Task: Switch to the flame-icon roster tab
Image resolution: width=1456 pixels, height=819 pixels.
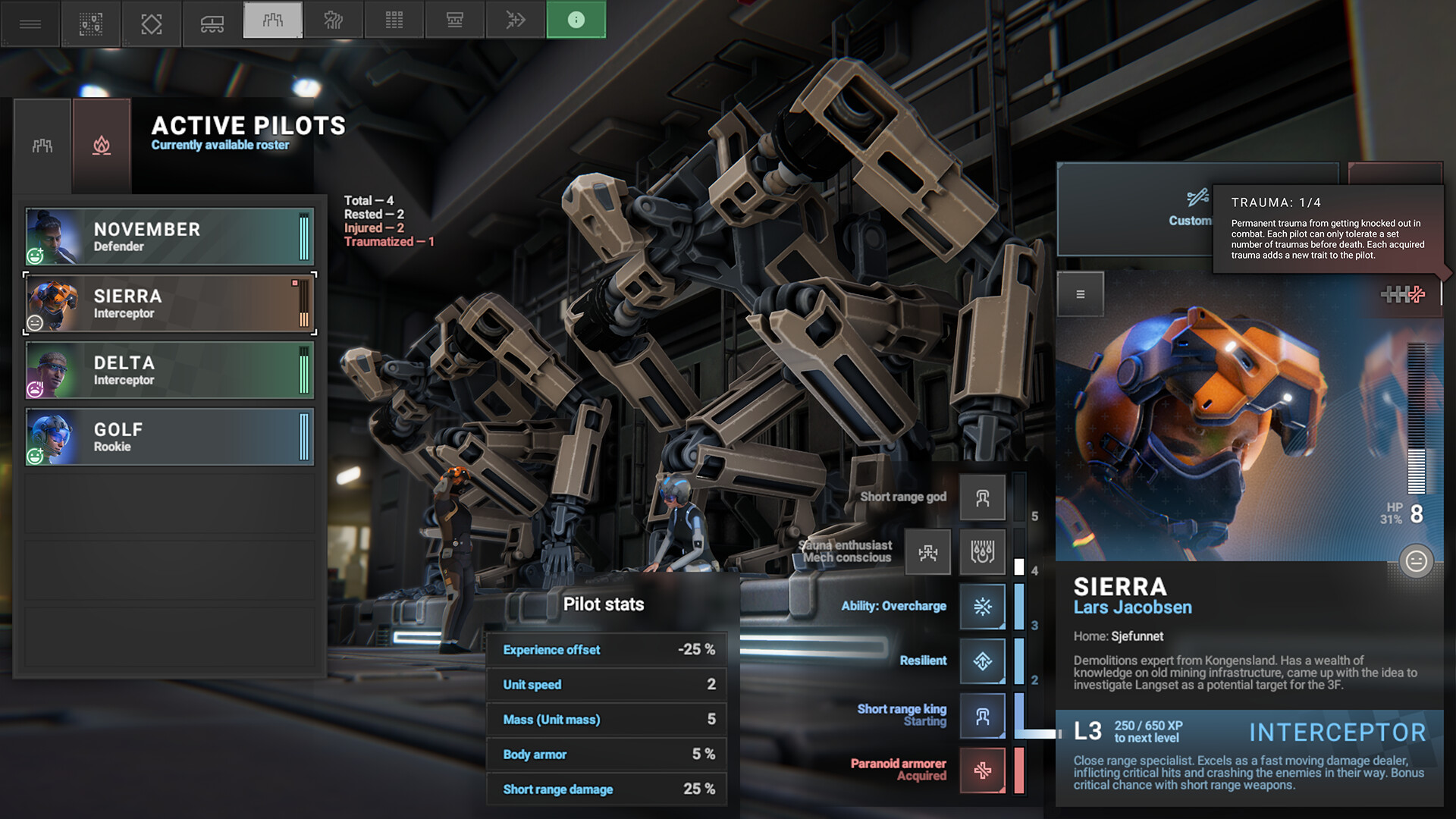Action: pos(102,145)
